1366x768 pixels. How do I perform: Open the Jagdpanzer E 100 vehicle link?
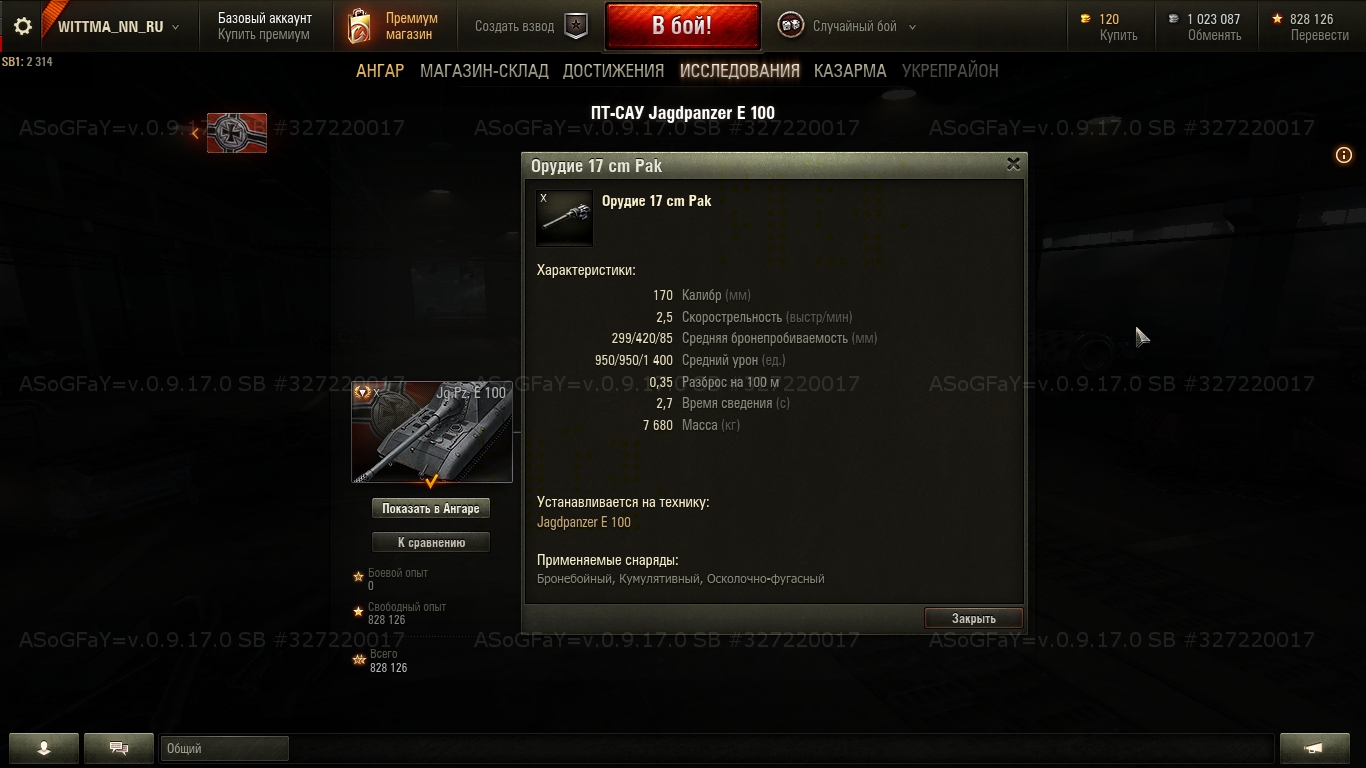point(584,522)
